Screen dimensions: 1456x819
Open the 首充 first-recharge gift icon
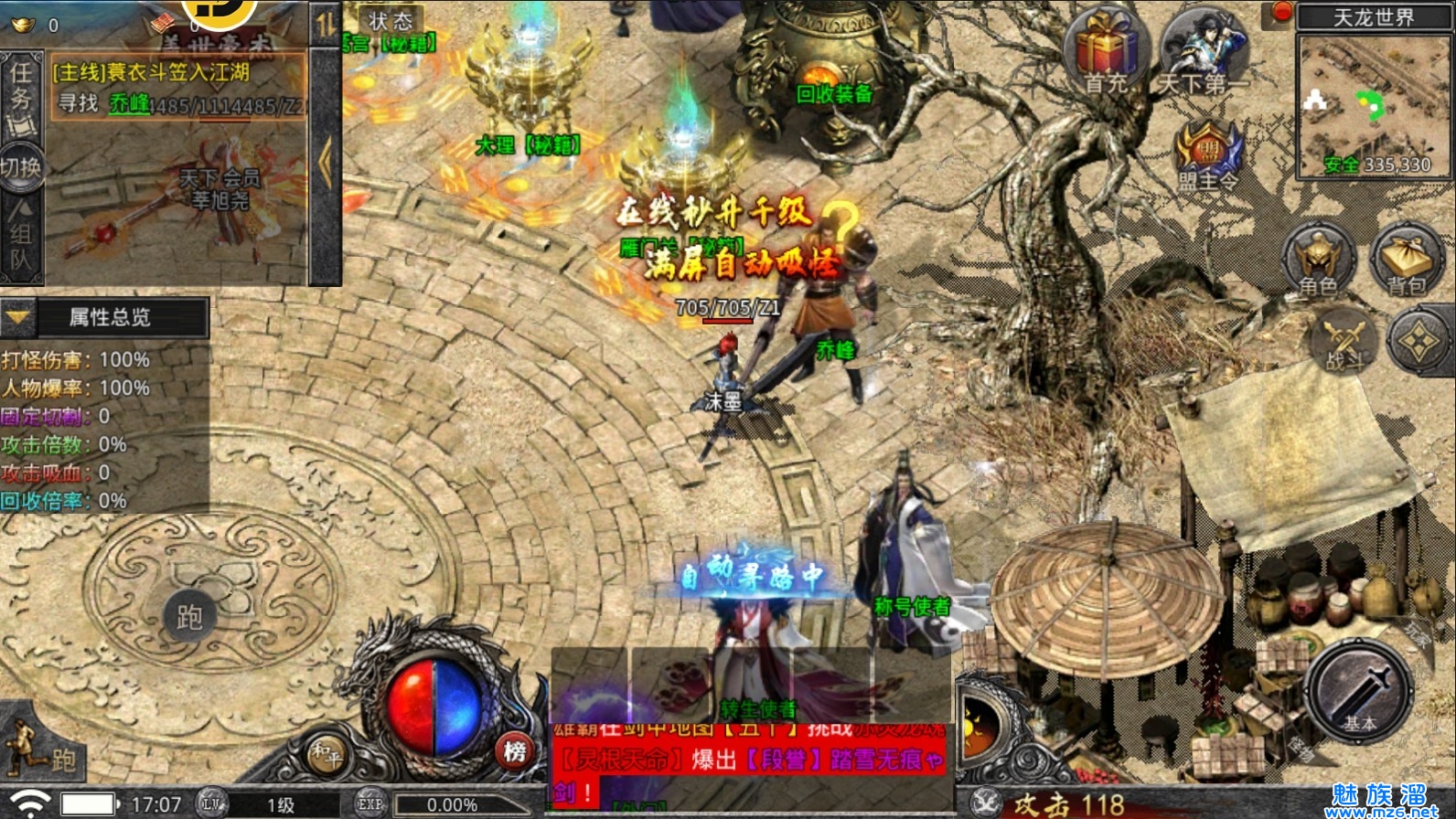(x=1107, y=52)
